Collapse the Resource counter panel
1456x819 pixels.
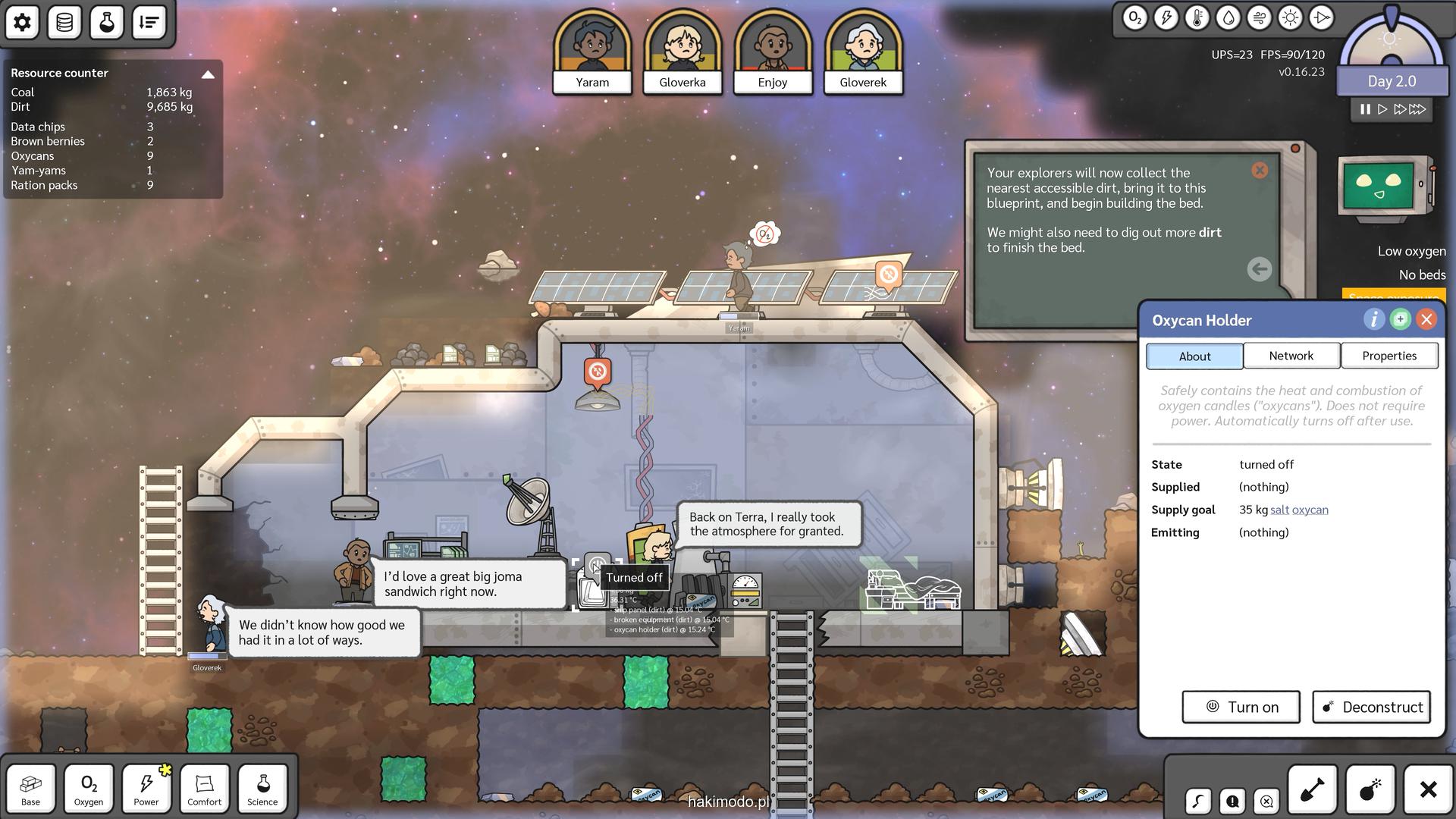(208, 74)
